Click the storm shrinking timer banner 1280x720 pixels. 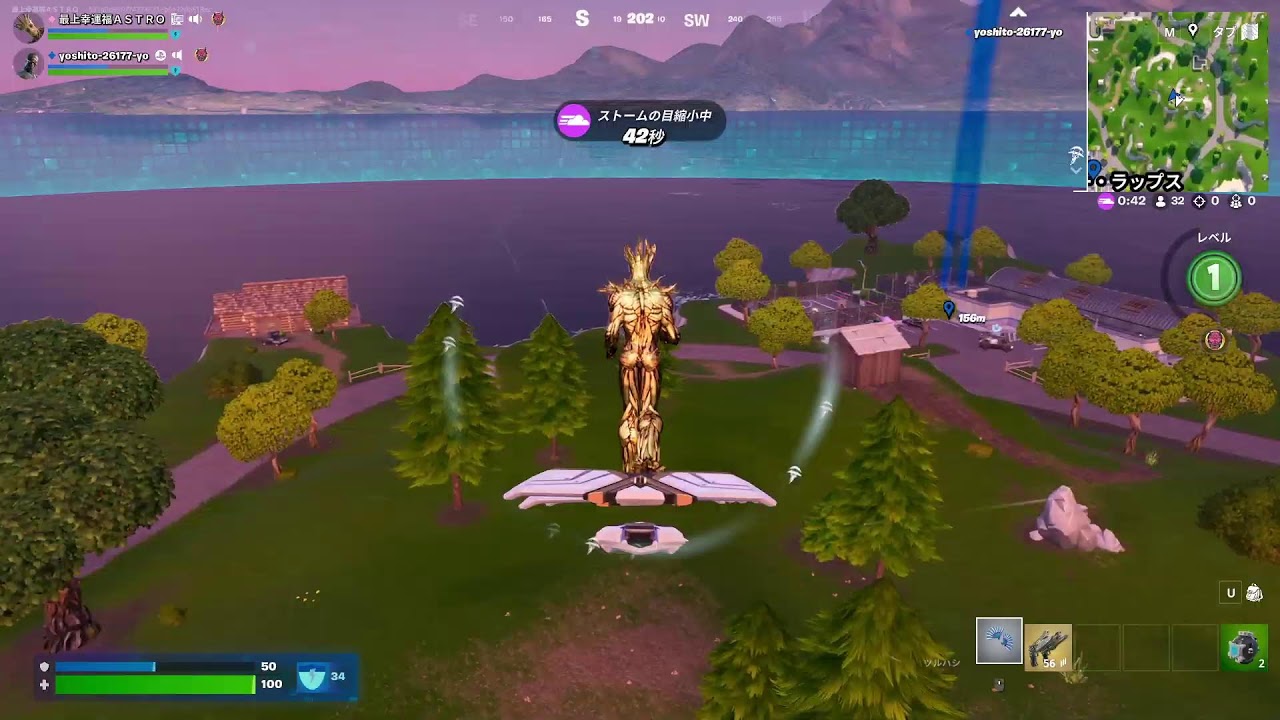(x=639, y=125)
